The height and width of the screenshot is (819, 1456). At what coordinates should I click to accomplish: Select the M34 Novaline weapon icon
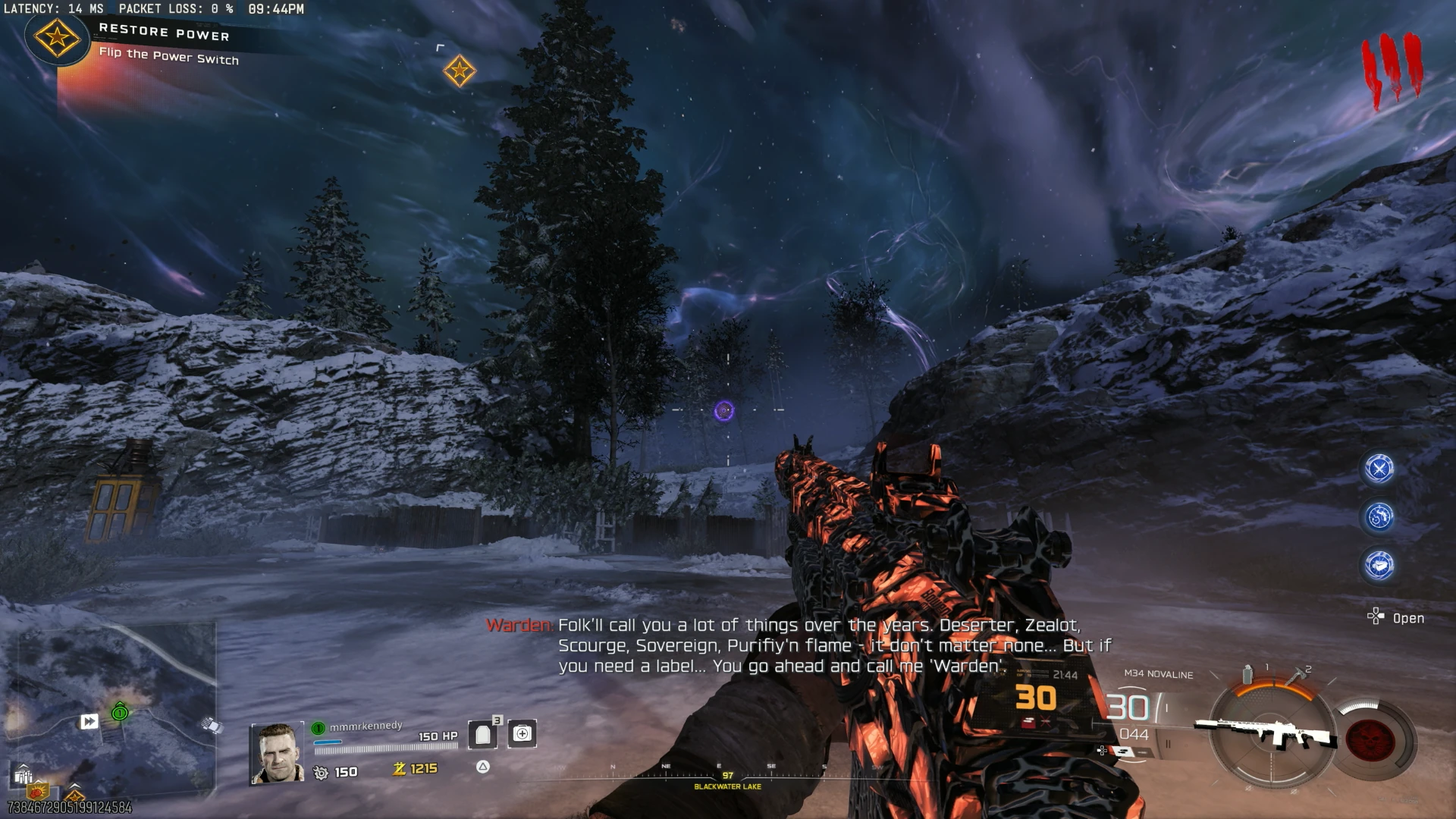1264,732
